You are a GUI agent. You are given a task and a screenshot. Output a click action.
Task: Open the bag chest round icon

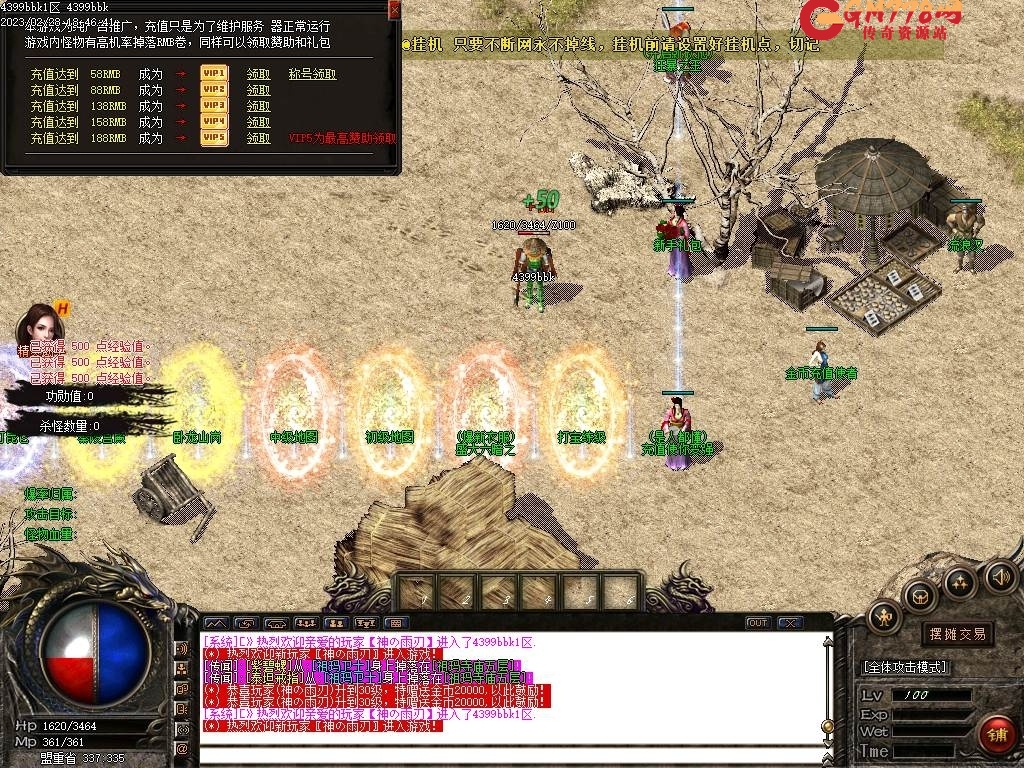(x=919, y=597)
